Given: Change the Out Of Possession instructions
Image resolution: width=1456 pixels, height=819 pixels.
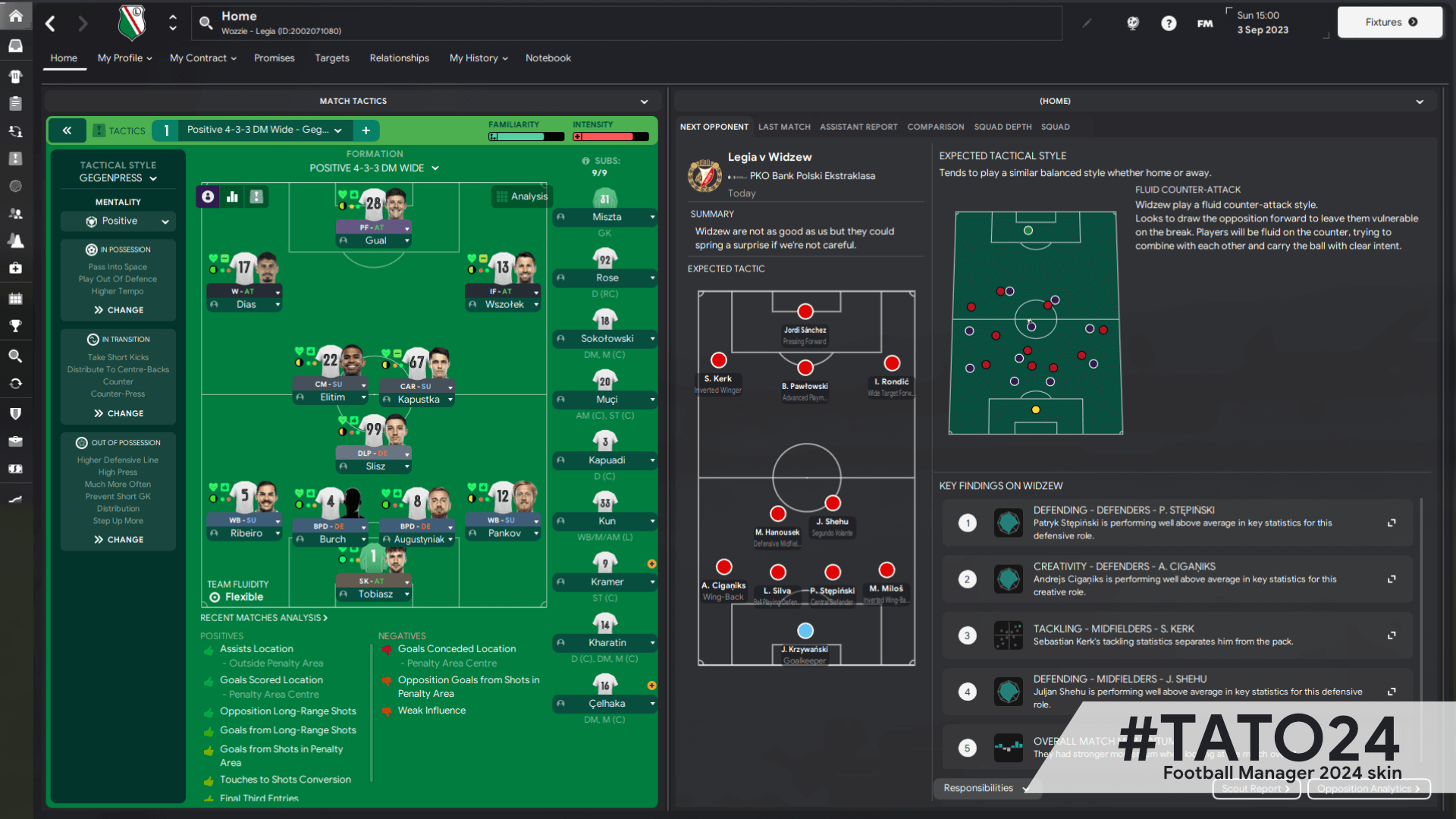Looking at the screenshot, I should click(118, 540).
